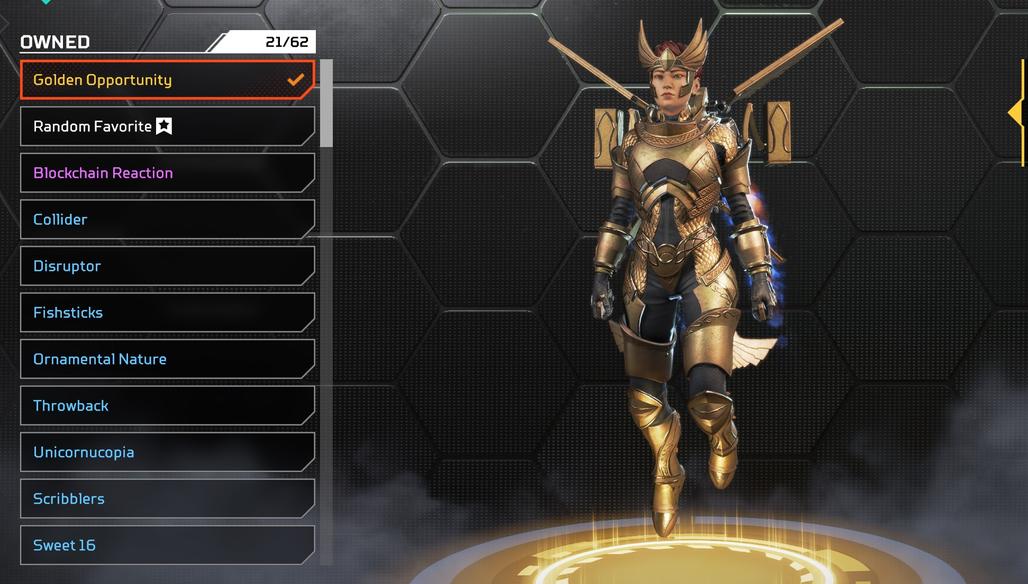Select the Unicornucopia skin
The image size is (1028, 584).
[x=167, y=452]
